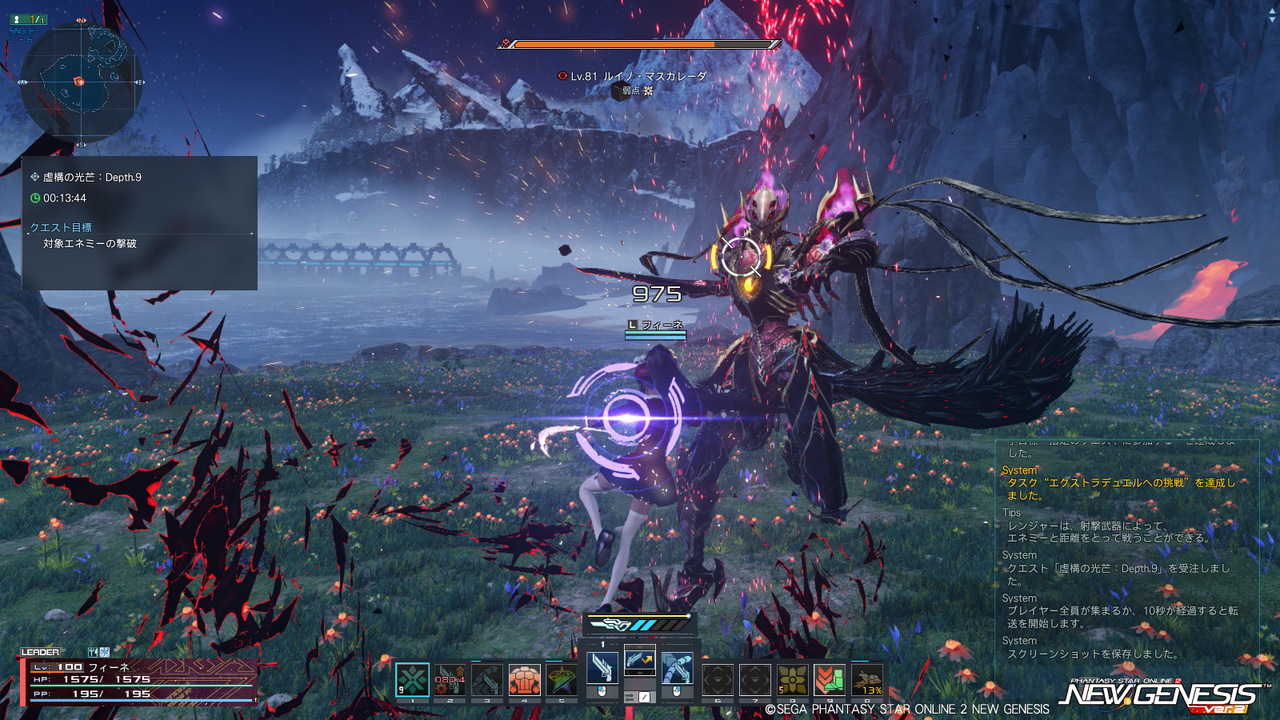Activate the orange muscle torso skill
The height and width of the screenshot is (720, 1280).
524,680
